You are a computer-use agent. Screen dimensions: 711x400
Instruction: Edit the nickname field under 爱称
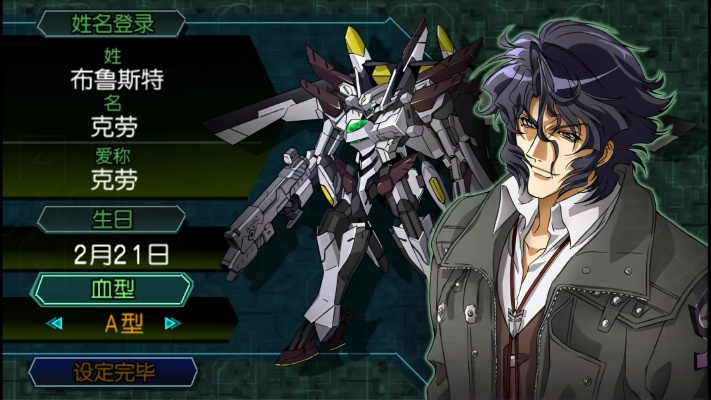(x=111, y=181)
